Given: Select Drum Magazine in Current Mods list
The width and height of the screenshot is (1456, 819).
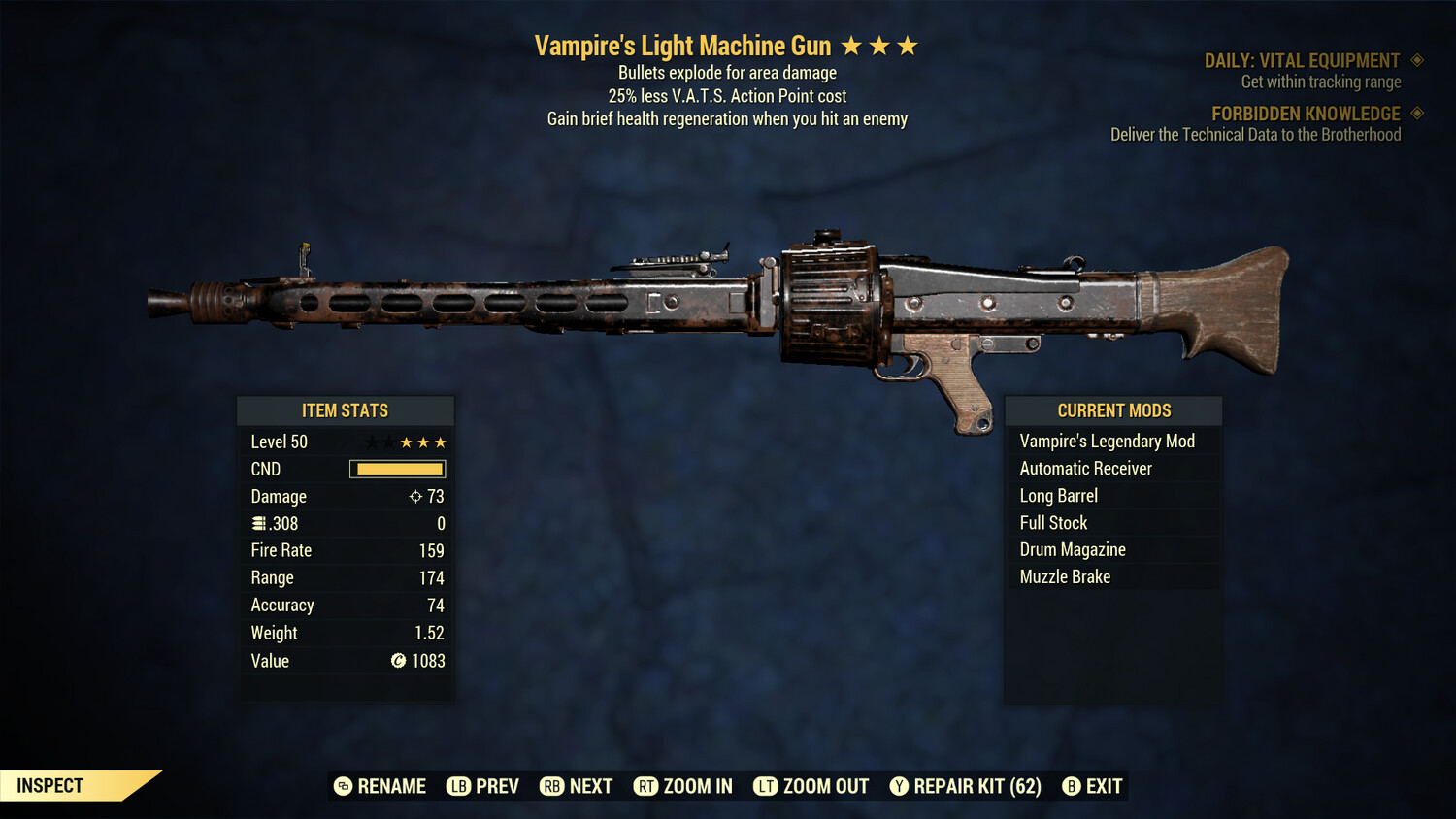Looking at the screenshot, I should (1072, 549).
